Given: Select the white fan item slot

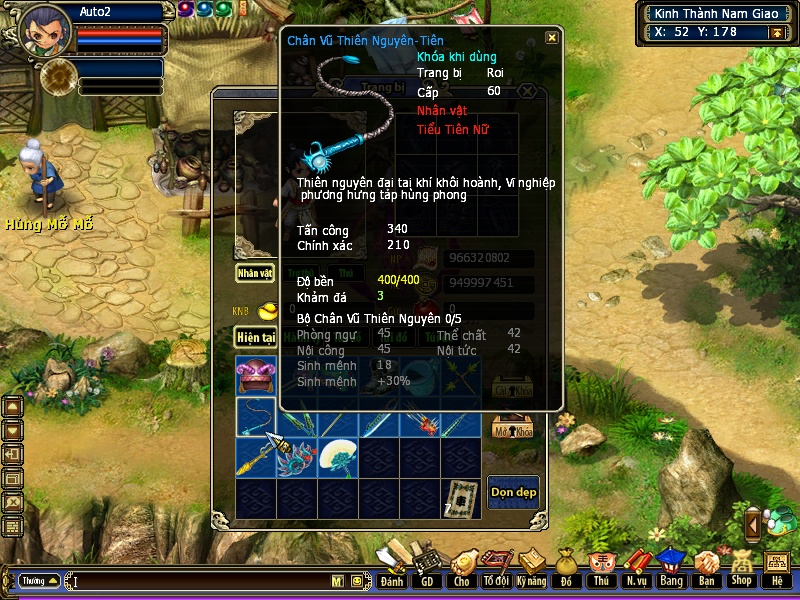Looking at the screenshot, I should tap(338, 457).
